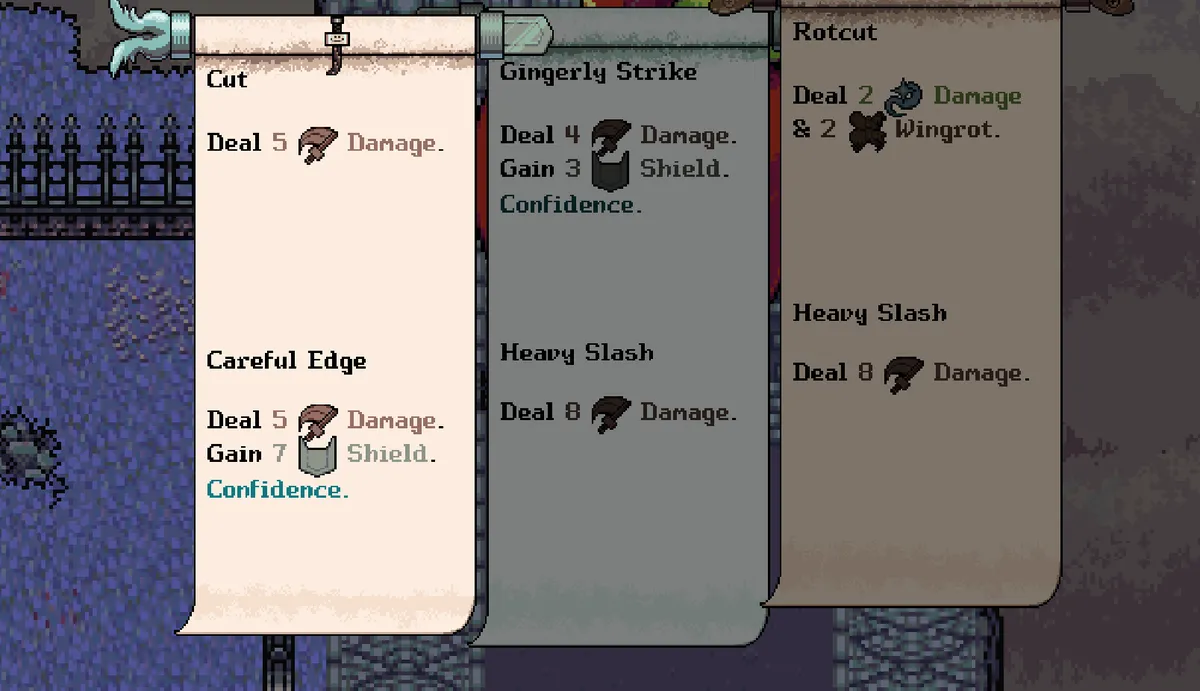
Task: Pick Heavy Slash on the Rotcut scroll
Action: pos(869,313)
